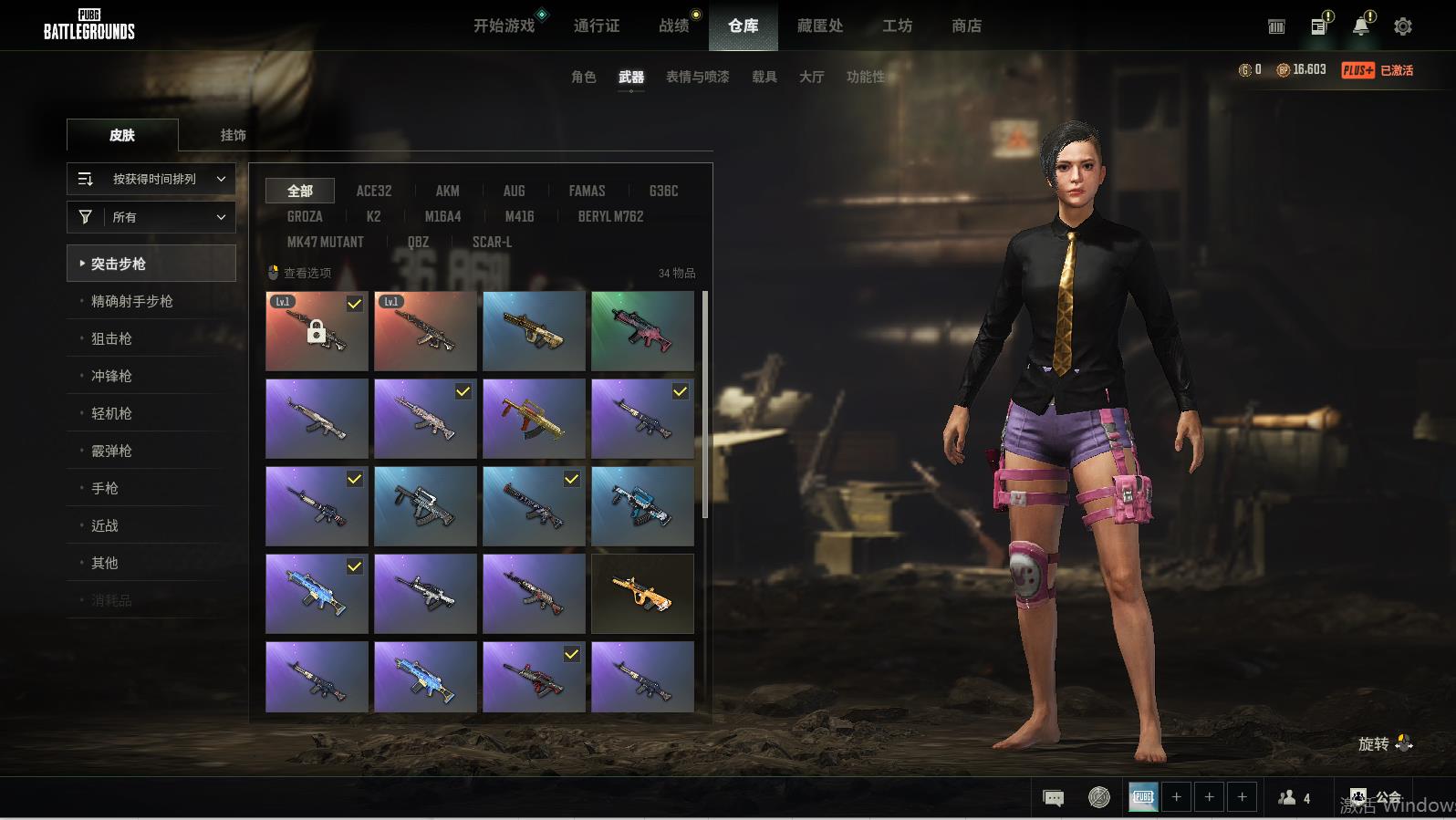Viewport: 1456px width, 820px height.
Task: Open the 按获得时间排列 sort dropdown
Action: click(151, 179)
